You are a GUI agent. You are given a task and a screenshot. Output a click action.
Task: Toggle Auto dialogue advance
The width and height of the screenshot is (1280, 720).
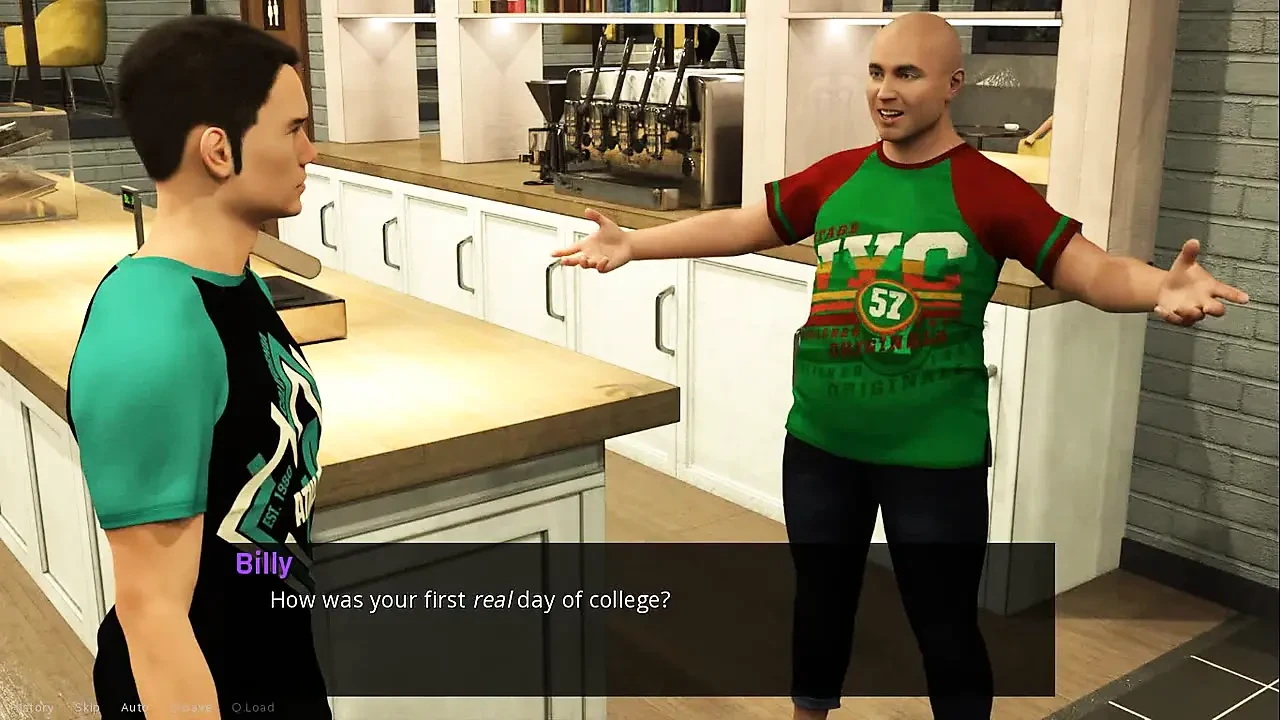pos(134,707)
